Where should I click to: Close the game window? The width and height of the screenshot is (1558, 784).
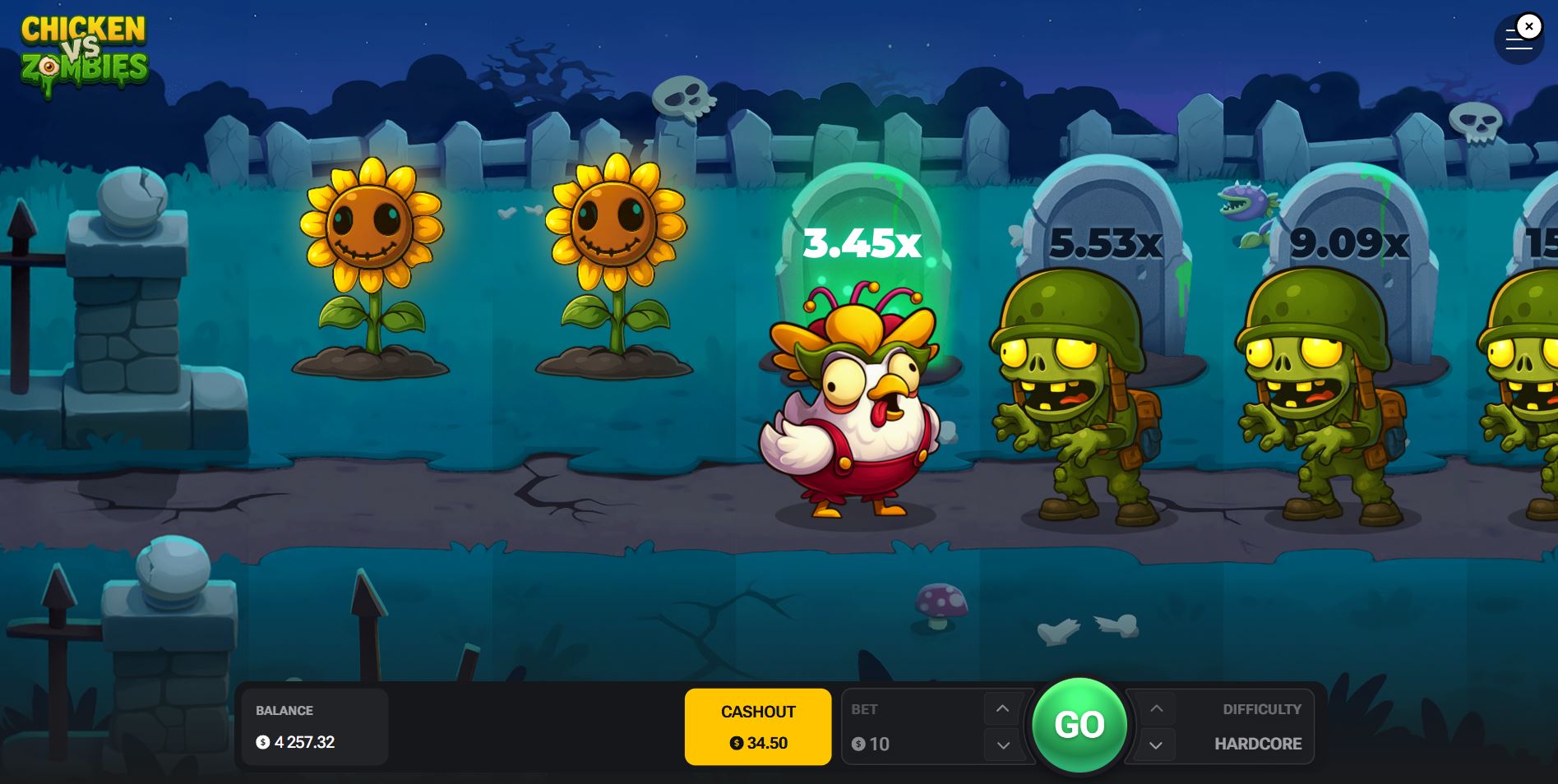1528,26
